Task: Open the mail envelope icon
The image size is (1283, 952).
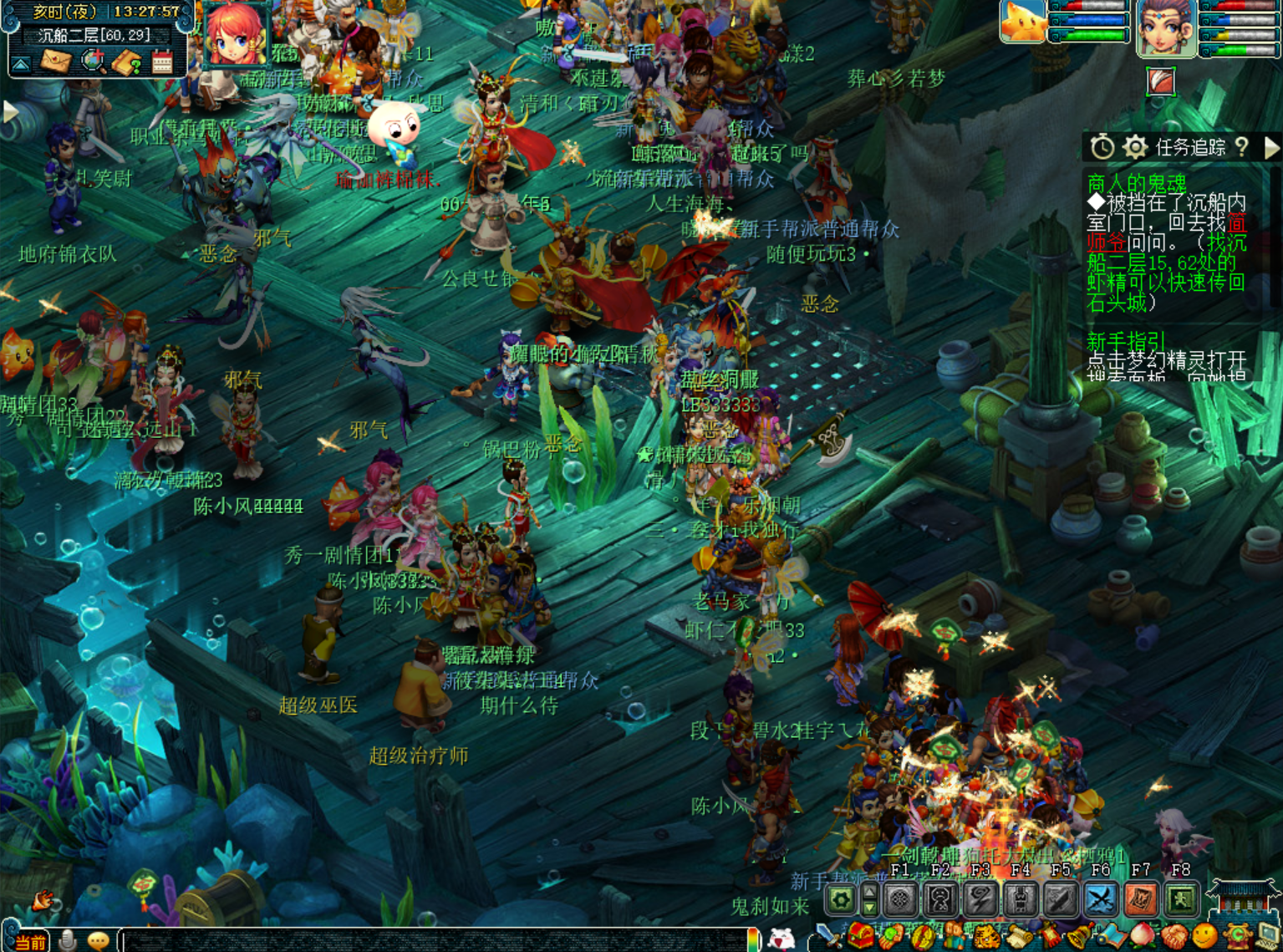Action: click(x=56, y=62)
